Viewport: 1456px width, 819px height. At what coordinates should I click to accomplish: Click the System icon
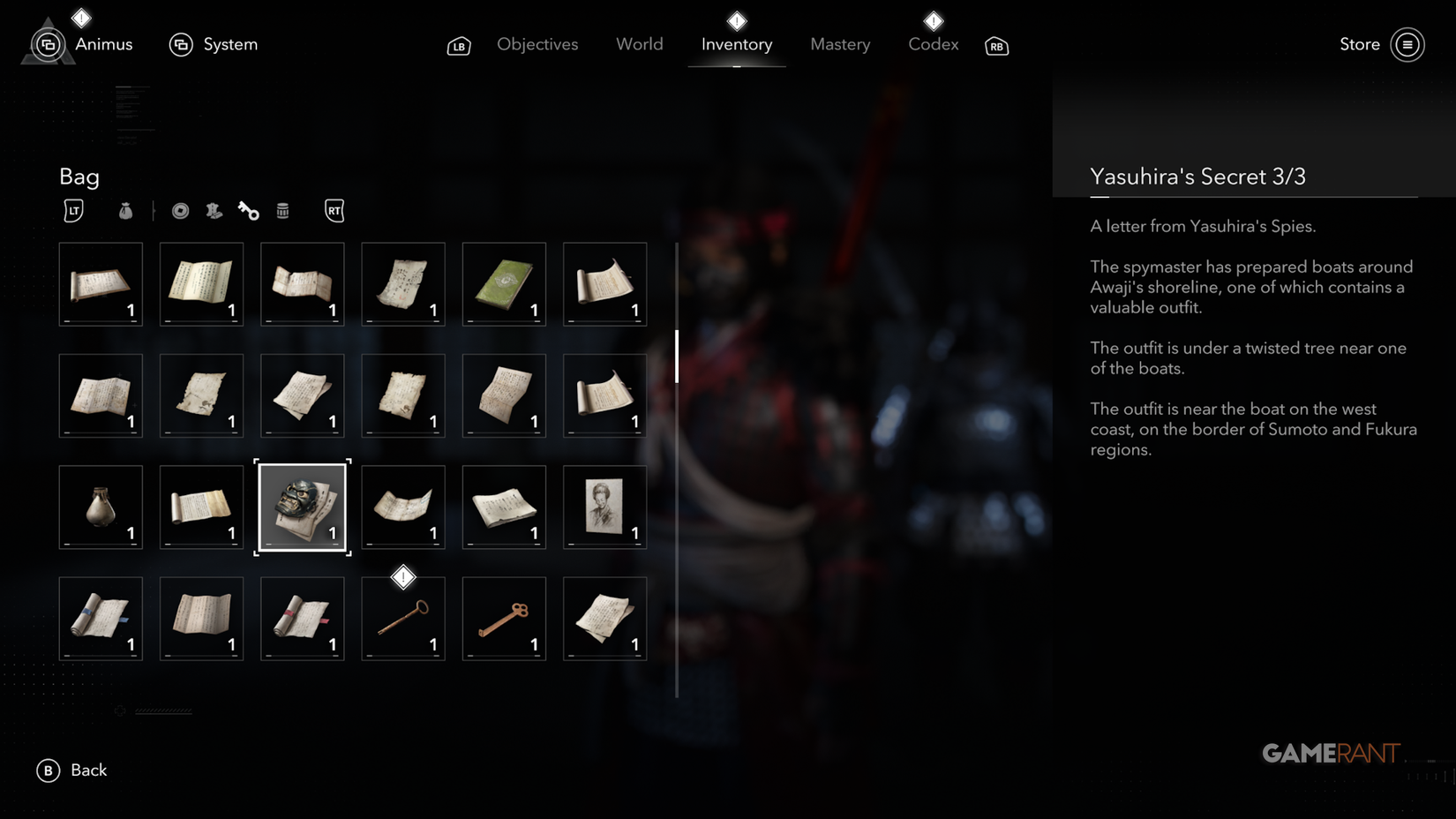pyautogui.click(x=182, y=43)
